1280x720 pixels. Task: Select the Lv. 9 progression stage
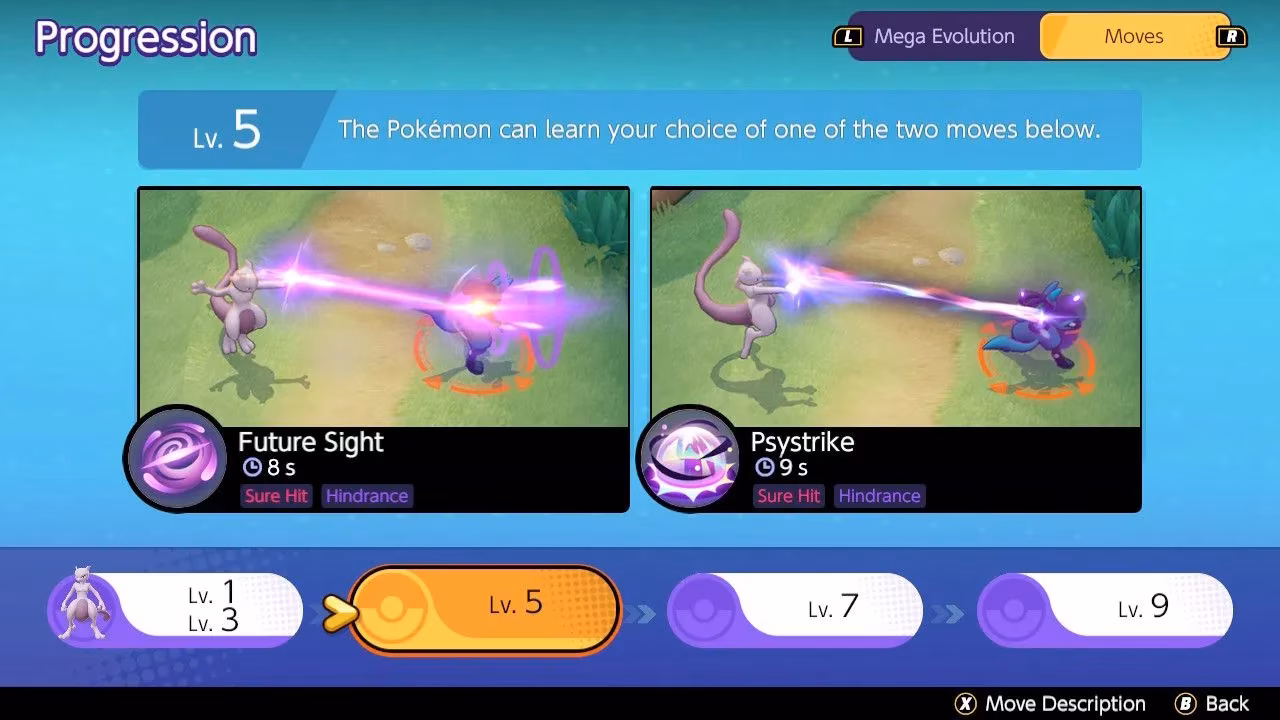[x=1107, y=606]
